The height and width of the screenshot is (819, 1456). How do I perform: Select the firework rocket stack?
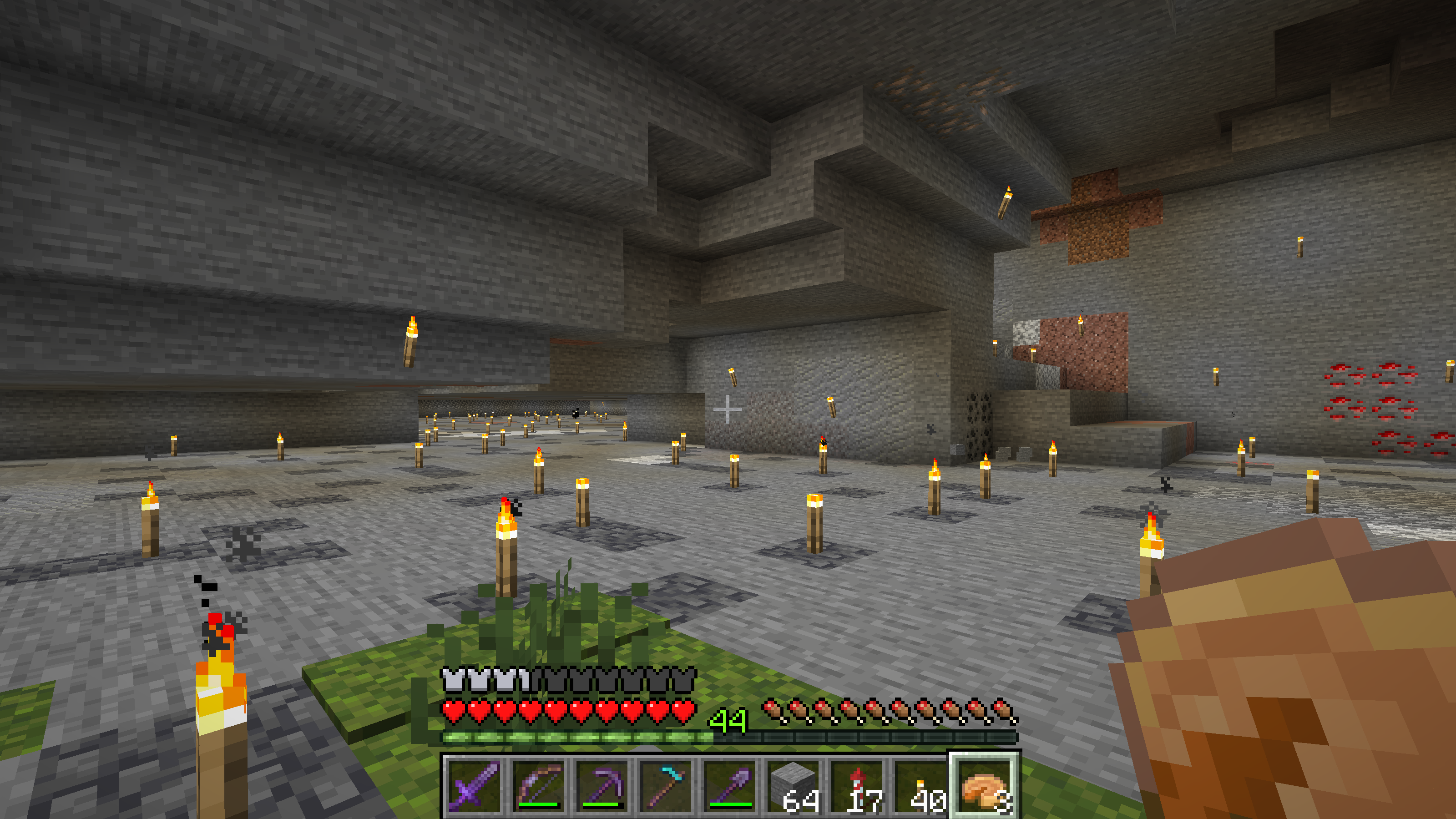(x=857, y=786)
